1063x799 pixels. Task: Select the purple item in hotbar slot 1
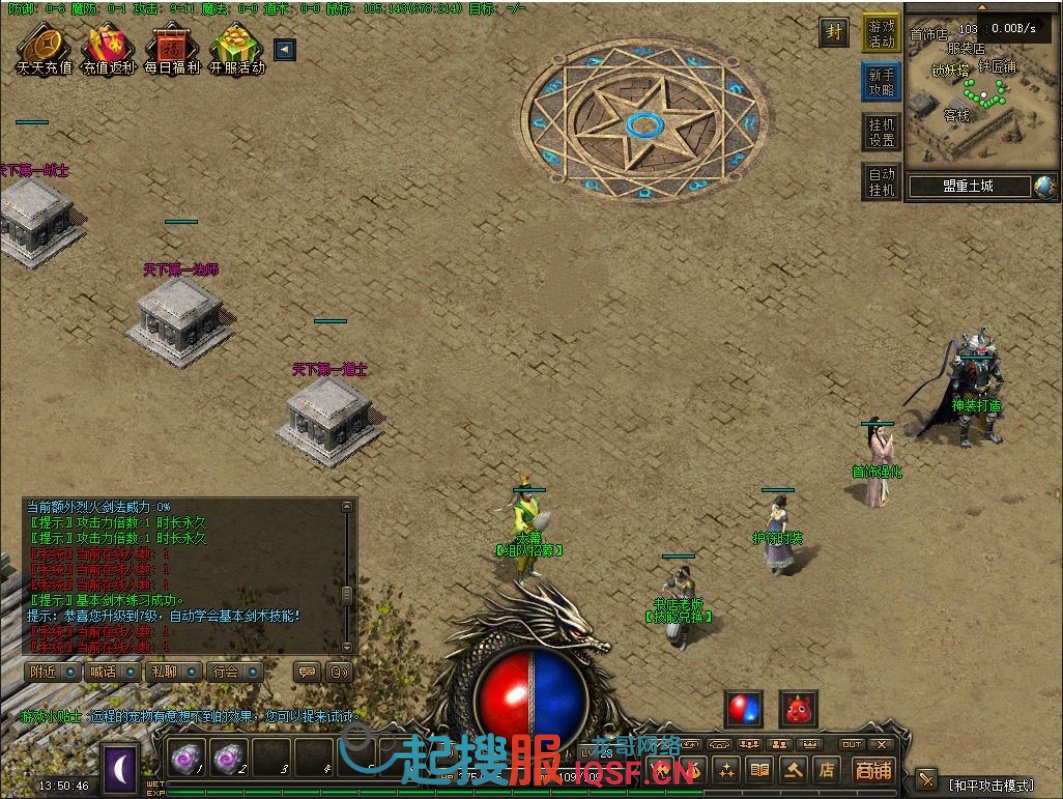186,759
